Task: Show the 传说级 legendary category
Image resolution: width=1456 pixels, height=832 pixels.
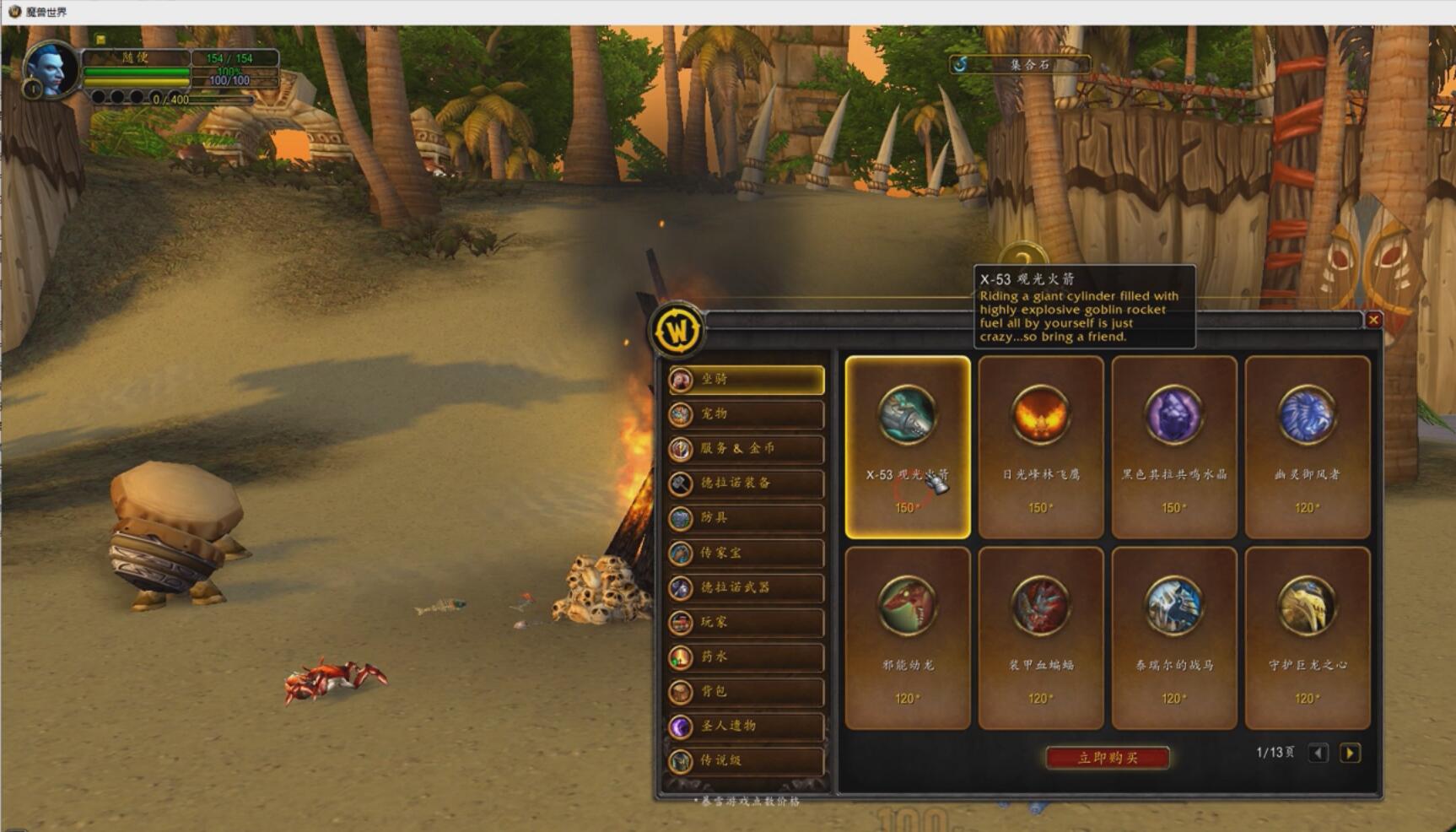Action: (x=747, y=760)
